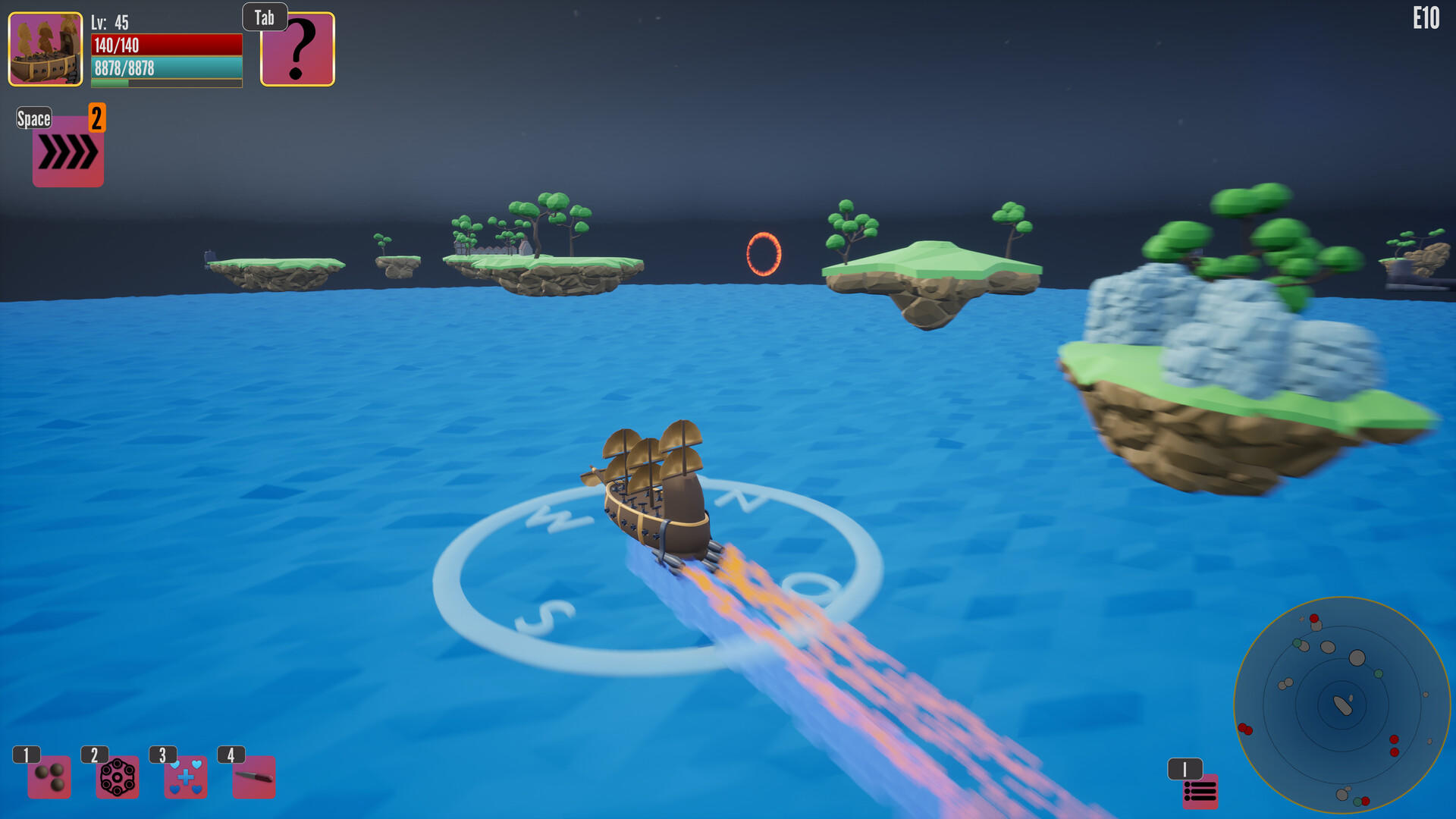This screenshot has width=1456, height=819.
Task: Click the ship portrait in the top-left frame
Action: coord(45,49)
